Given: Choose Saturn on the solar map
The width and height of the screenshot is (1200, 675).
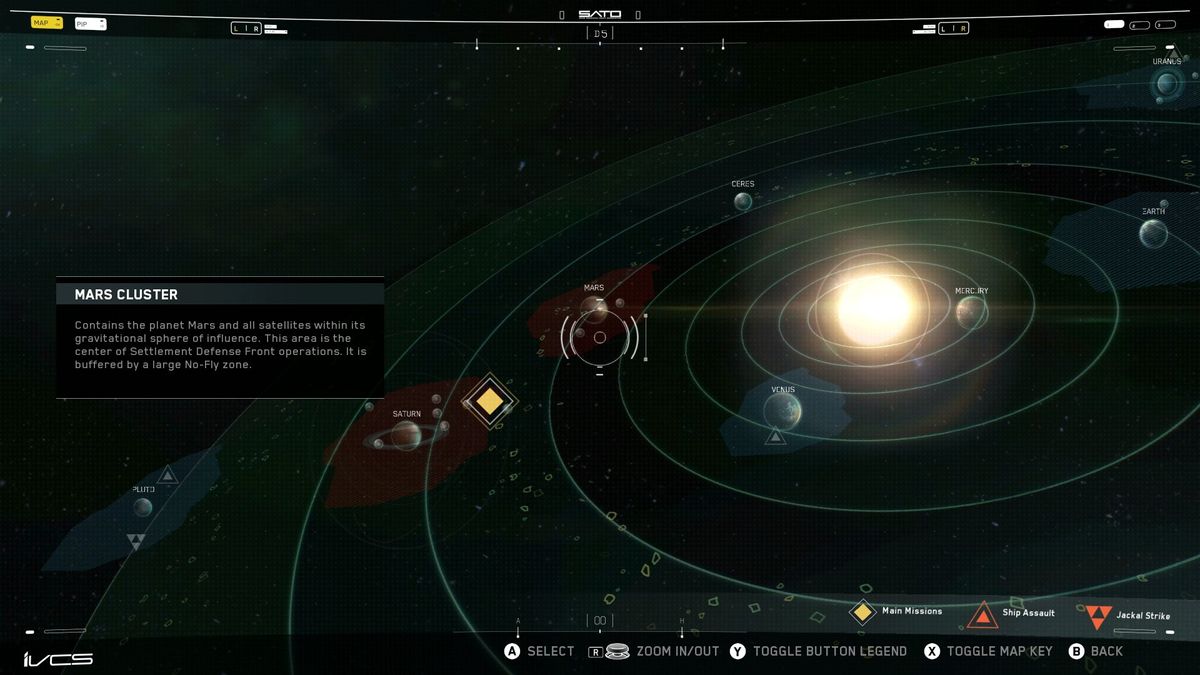Looking at the screenshot, I should 406,435.
